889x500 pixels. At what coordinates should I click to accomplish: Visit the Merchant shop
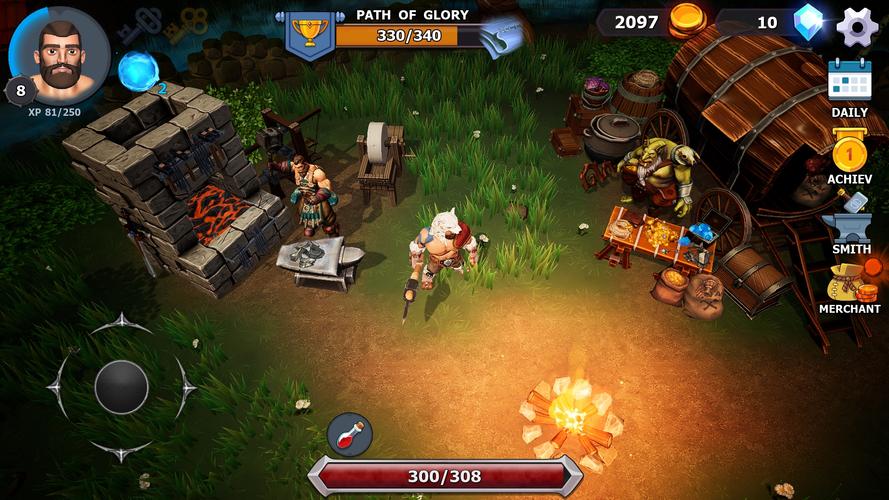click(850, 286)
